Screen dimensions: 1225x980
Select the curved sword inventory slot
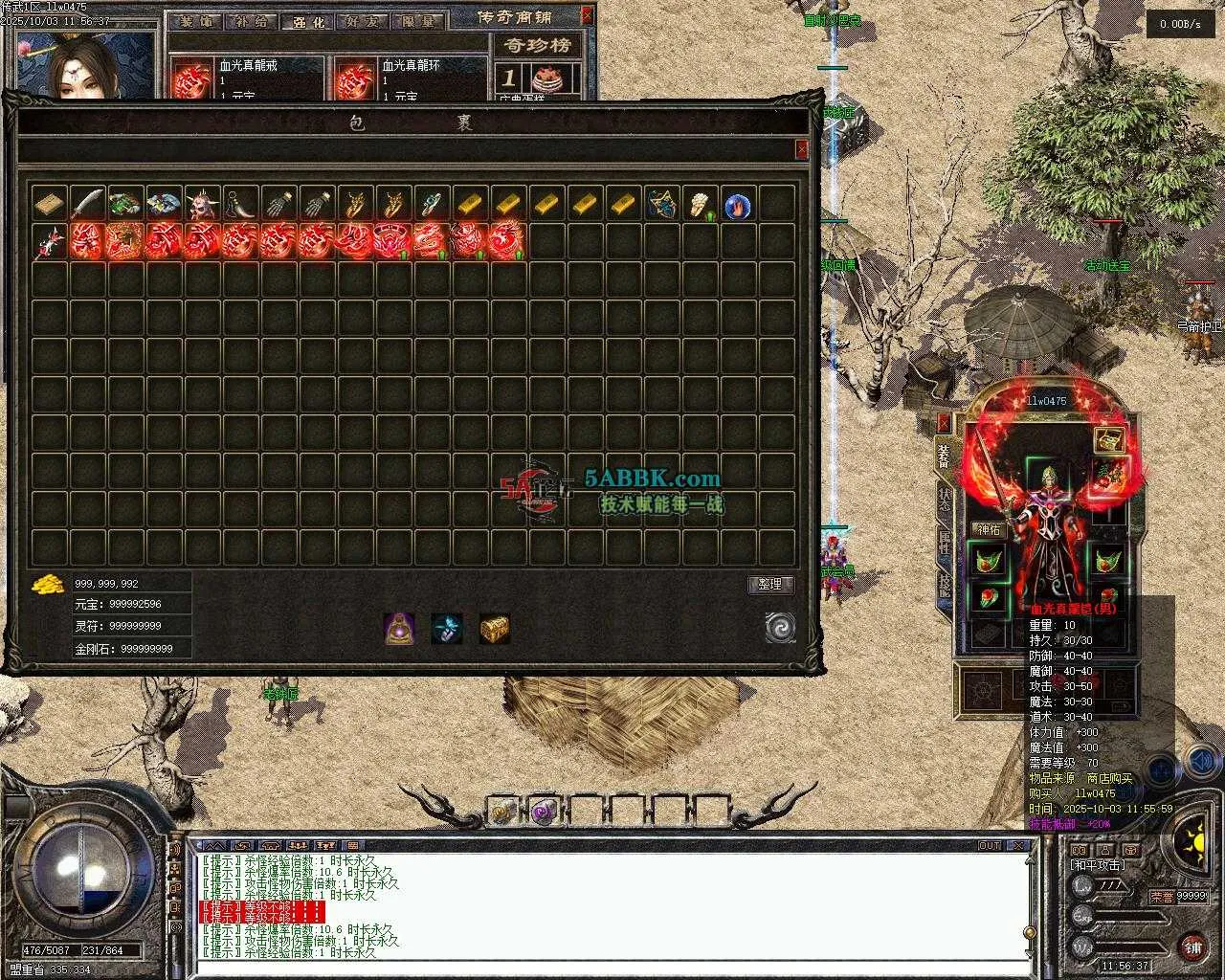(x=87, y=204)
